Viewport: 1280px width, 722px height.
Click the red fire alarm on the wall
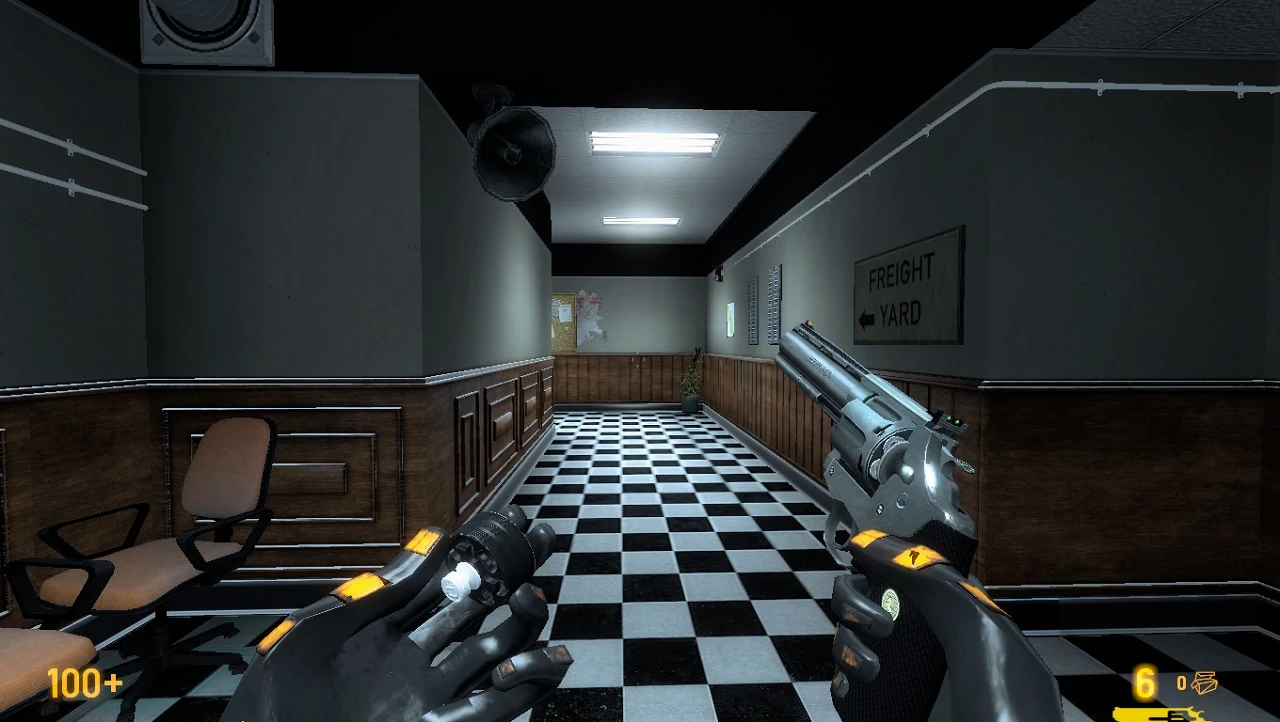(x=719, y=273)
